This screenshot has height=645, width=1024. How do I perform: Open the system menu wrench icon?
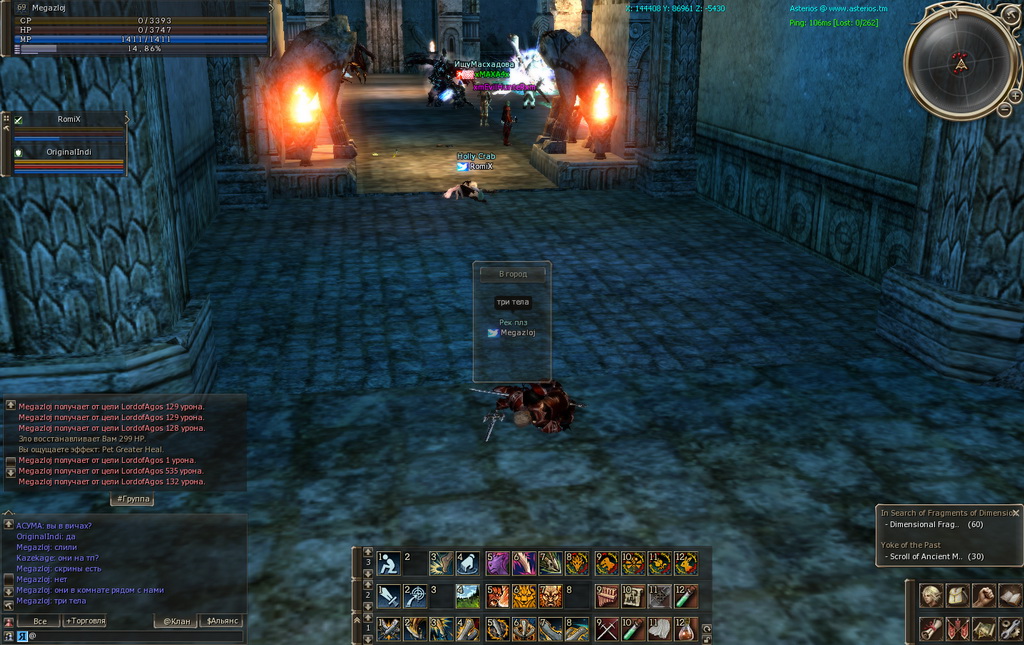(x=1009, y=629)
